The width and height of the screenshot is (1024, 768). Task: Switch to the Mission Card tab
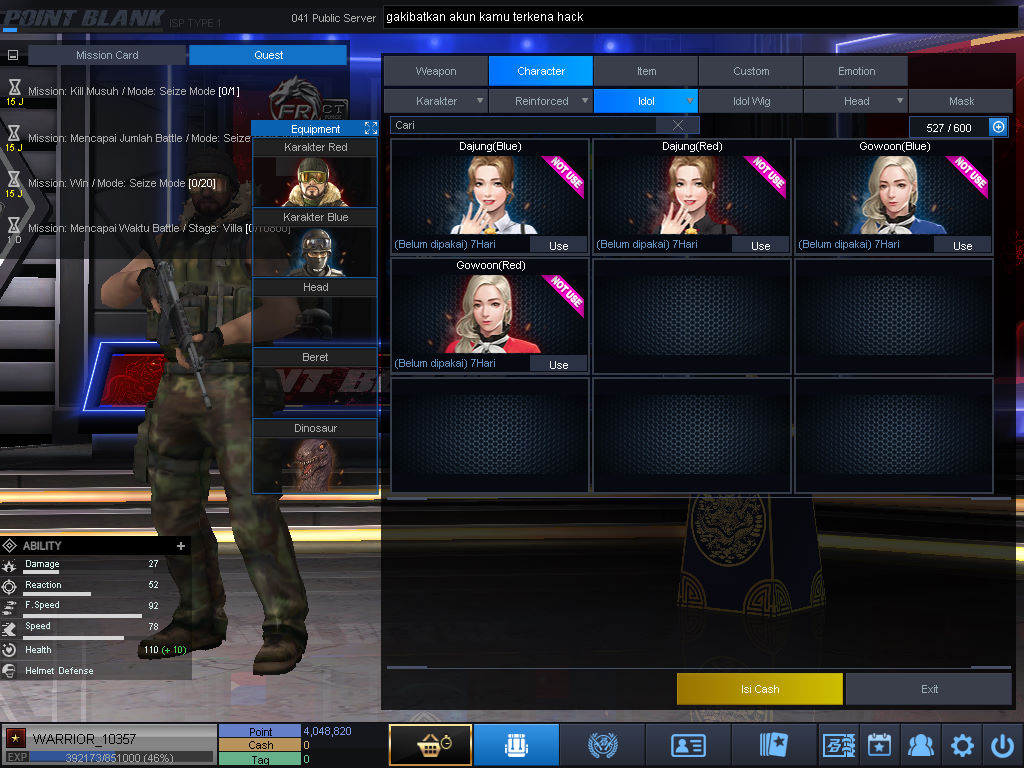107,55
